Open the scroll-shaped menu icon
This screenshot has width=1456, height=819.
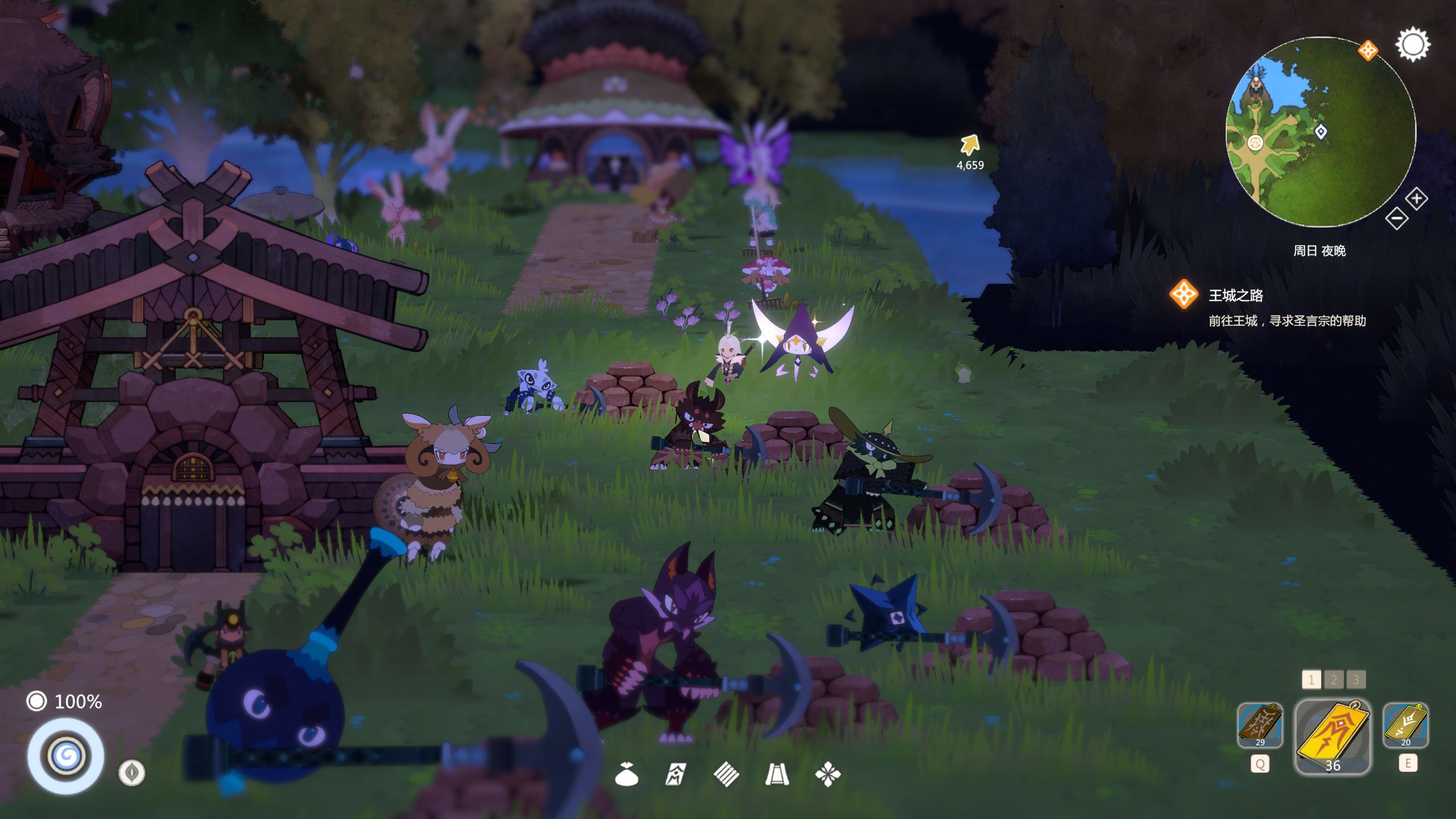(x=777, y=774)
